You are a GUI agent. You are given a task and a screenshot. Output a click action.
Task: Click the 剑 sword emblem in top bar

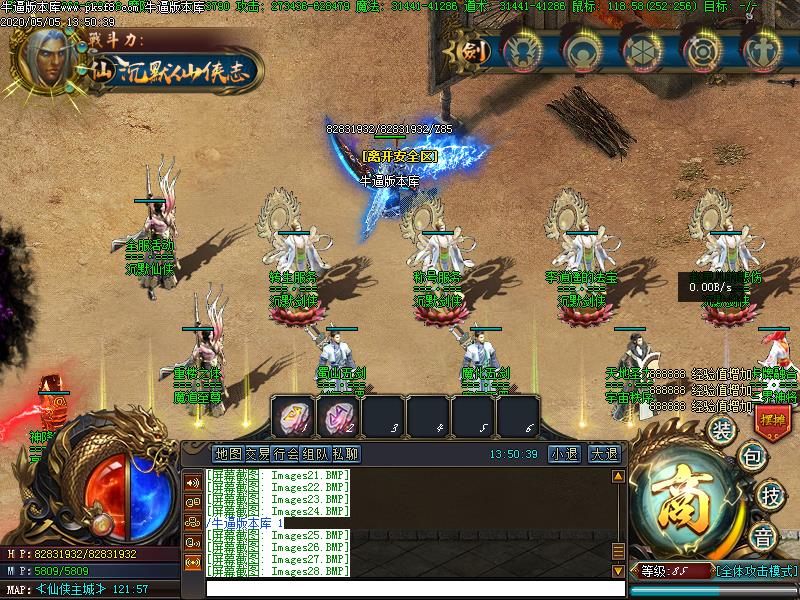[x=476, y=50]
